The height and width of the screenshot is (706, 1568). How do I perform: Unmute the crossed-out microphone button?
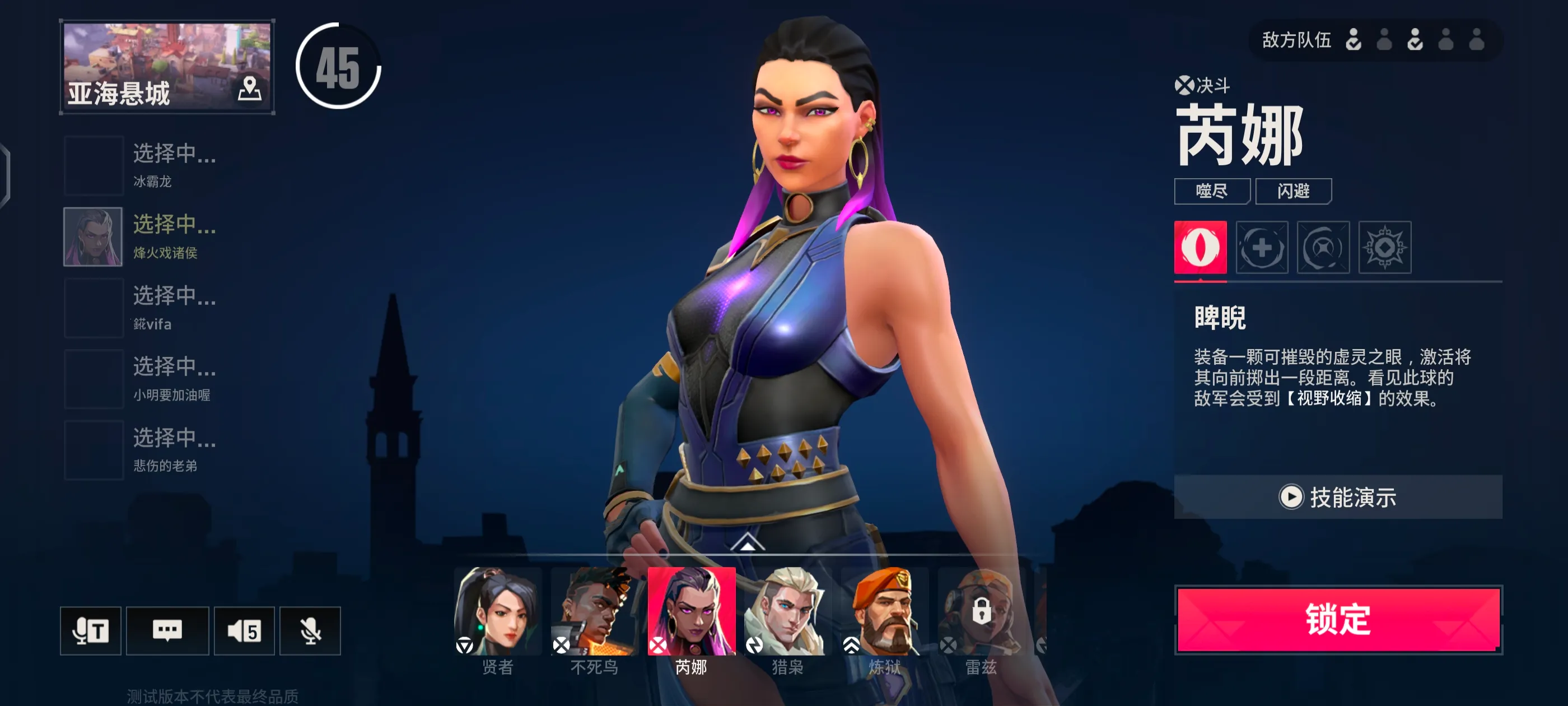click(310, 630)
